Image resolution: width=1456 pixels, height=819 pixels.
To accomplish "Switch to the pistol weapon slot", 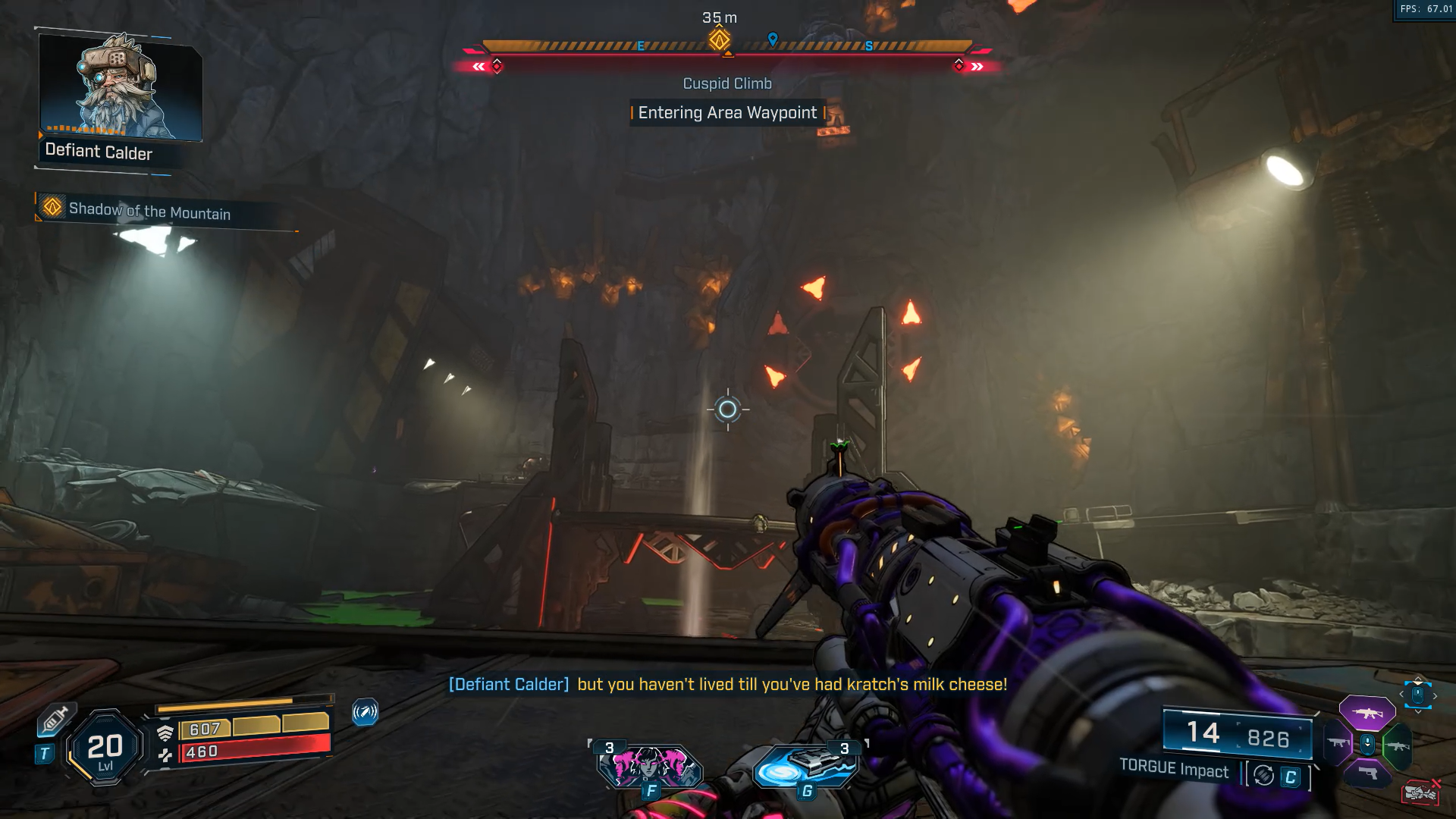I will point(1367,773).
